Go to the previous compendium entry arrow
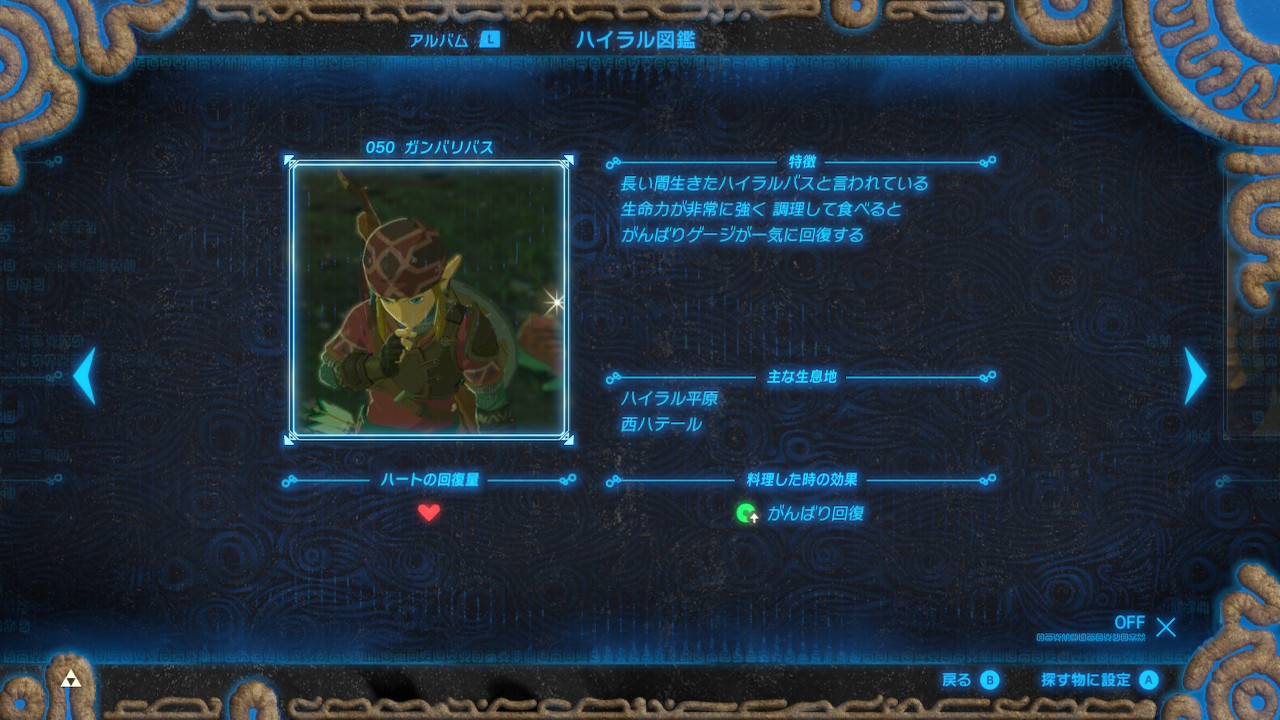The image size is (1280, 720). coord(85,376)
